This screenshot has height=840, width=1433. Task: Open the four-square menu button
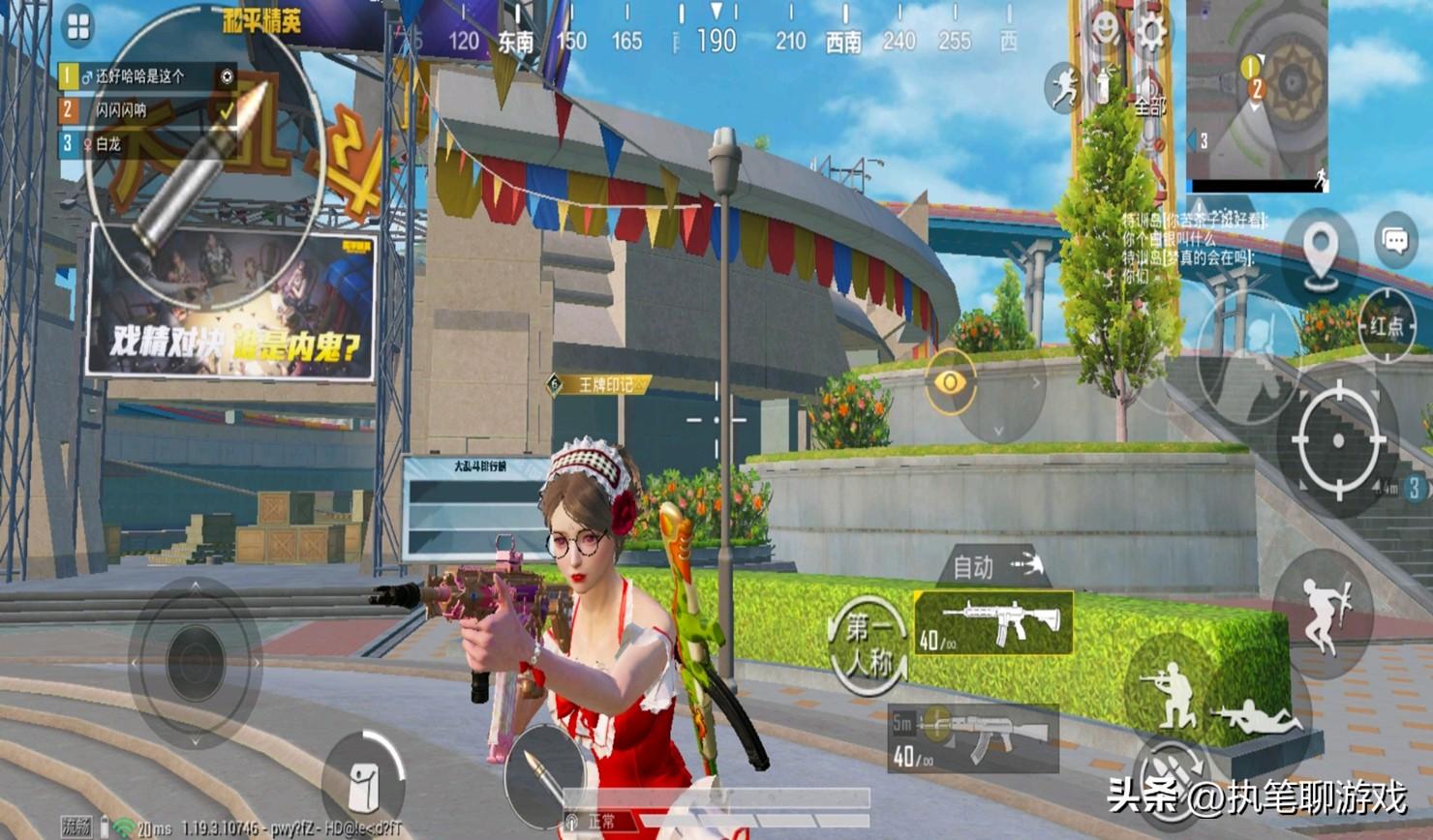coord(77,26)
